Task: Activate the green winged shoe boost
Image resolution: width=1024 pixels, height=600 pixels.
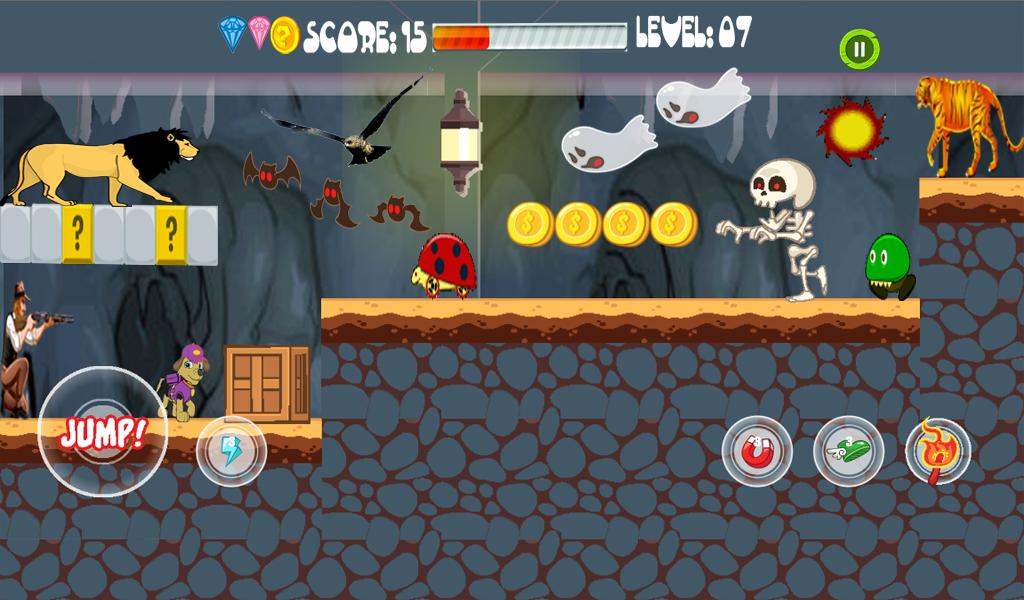Action: 848,451
